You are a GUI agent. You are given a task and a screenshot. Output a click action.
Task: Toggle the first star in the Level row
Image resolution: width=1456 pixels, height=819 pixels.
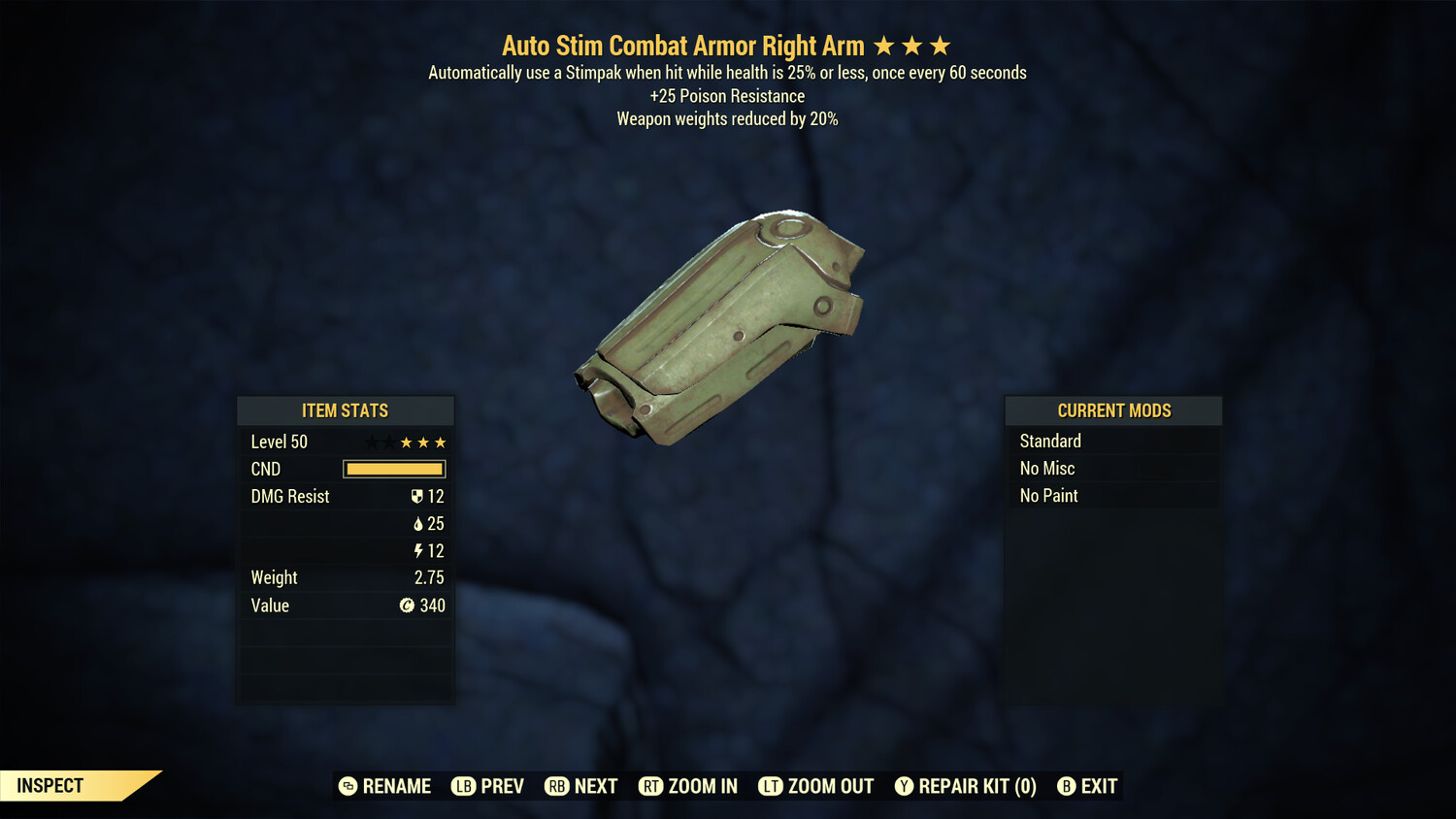pos(371,442)
